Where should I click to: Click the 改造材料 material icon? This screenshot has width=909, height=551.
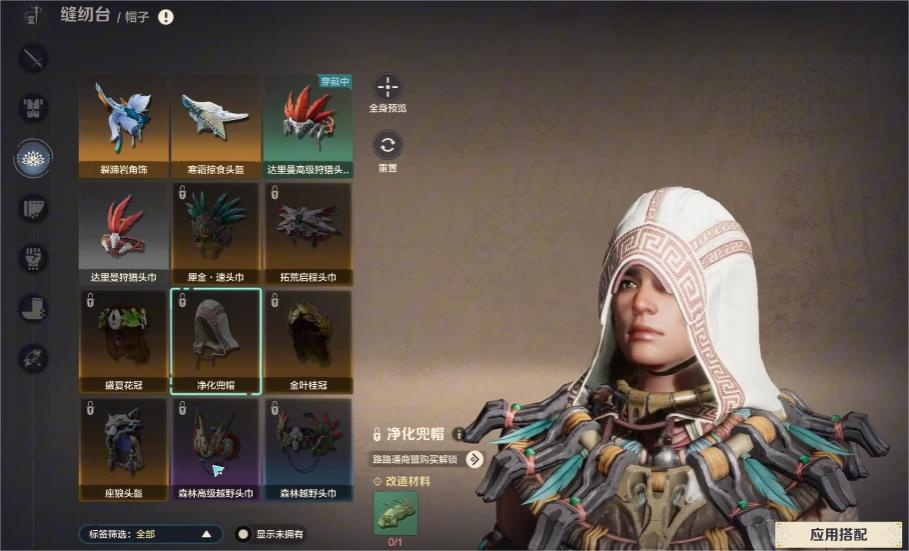click(x=394, y=512)
